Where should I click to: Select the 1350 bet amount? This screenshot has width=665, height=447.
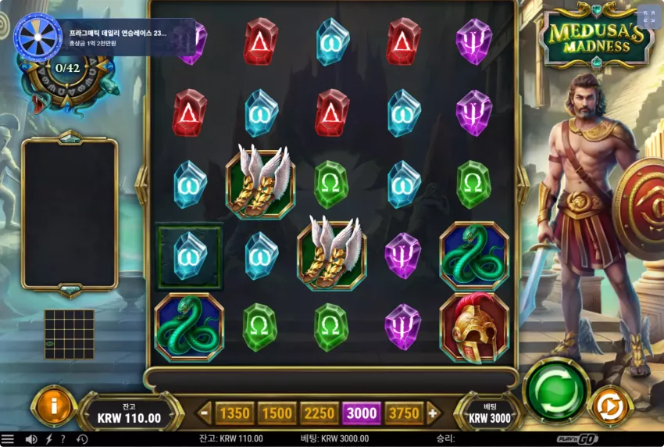click(234, 412)
